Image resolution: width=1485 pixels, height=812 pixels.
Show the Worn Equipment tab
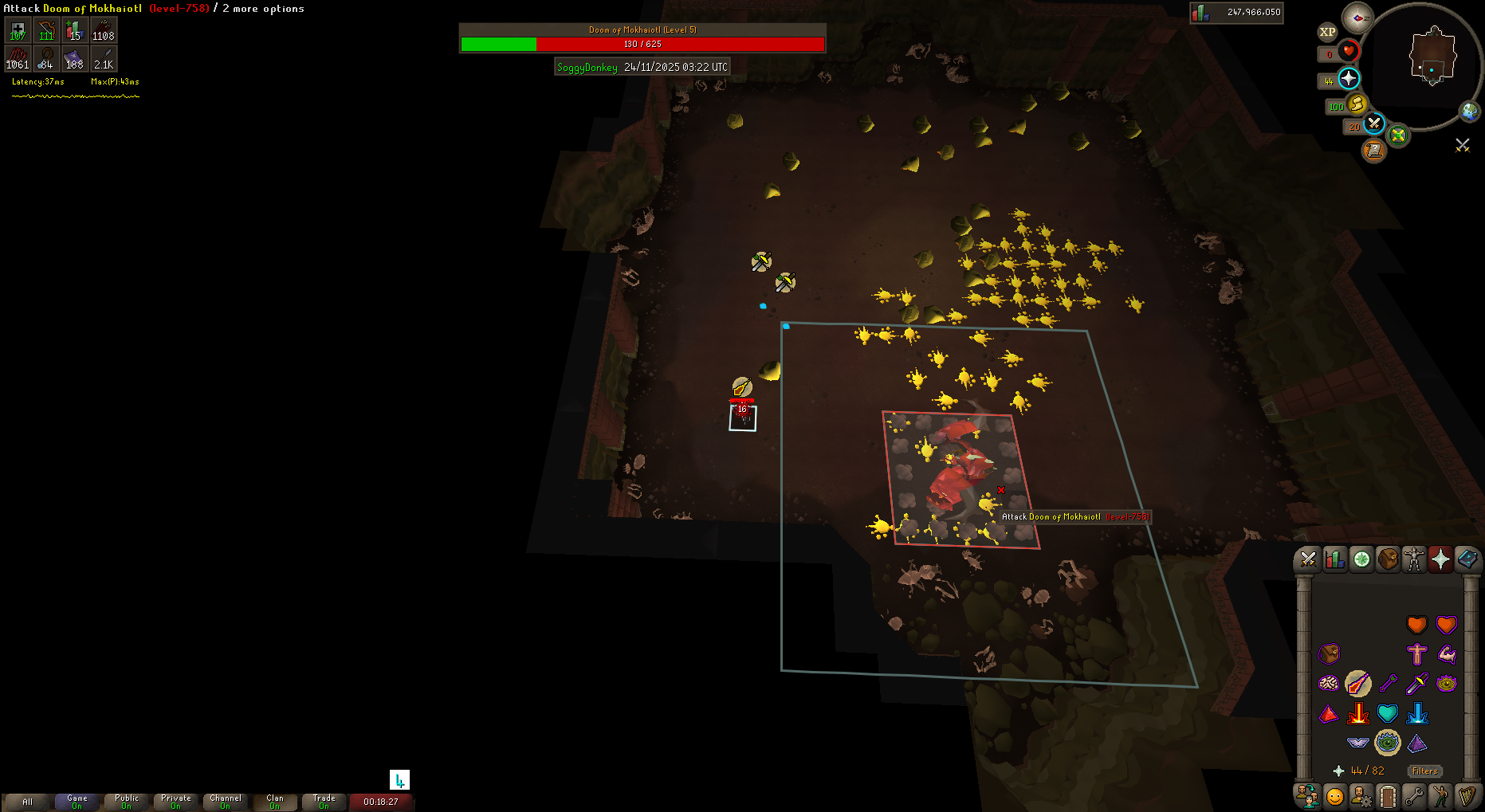coord(1414,559)
